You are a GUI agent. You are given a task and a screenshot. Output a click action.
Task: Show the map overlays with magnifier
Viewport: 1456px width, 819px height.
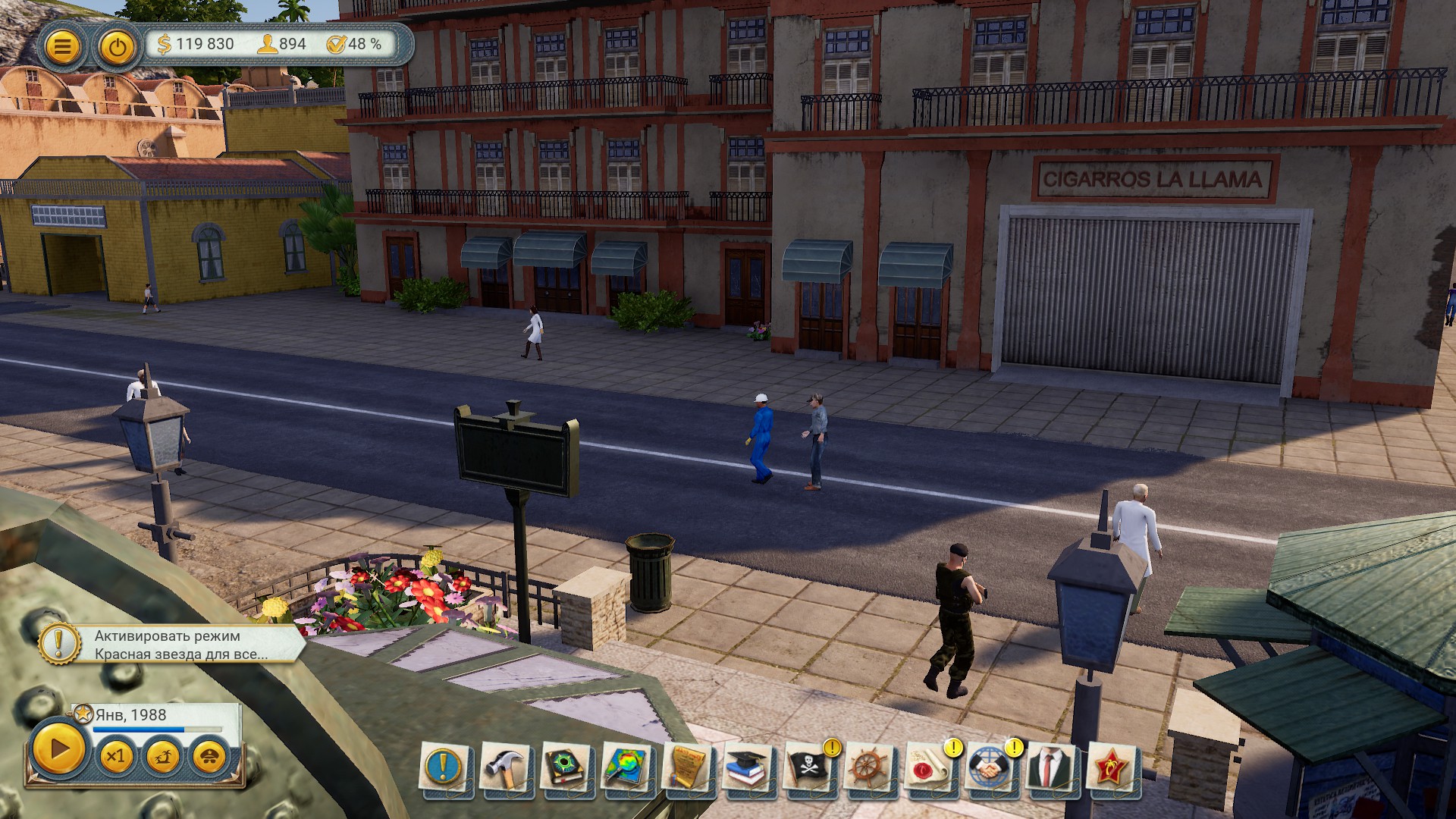pos(626,768)
